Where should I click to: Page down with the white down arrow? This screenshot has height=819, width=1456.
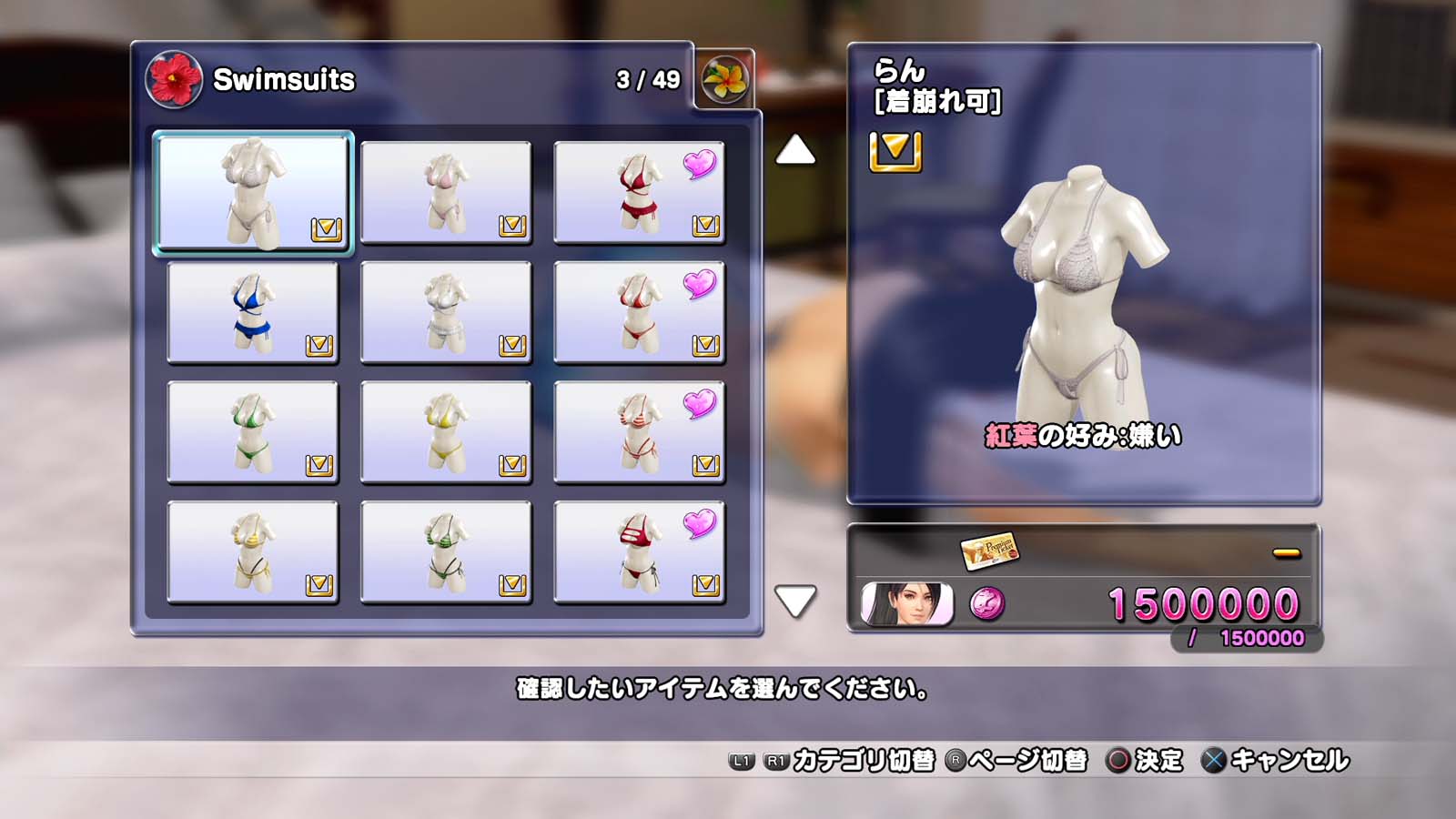point(795,601)
